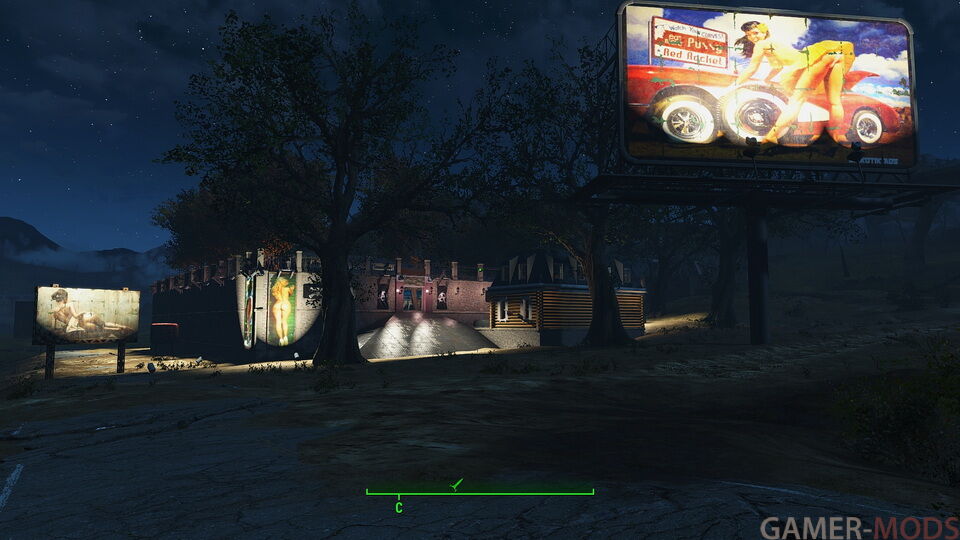Image resolution: width=960 pixels, height=540 pixels.
Task: Click the green compass bar
Action: click(x=480, y=492)
